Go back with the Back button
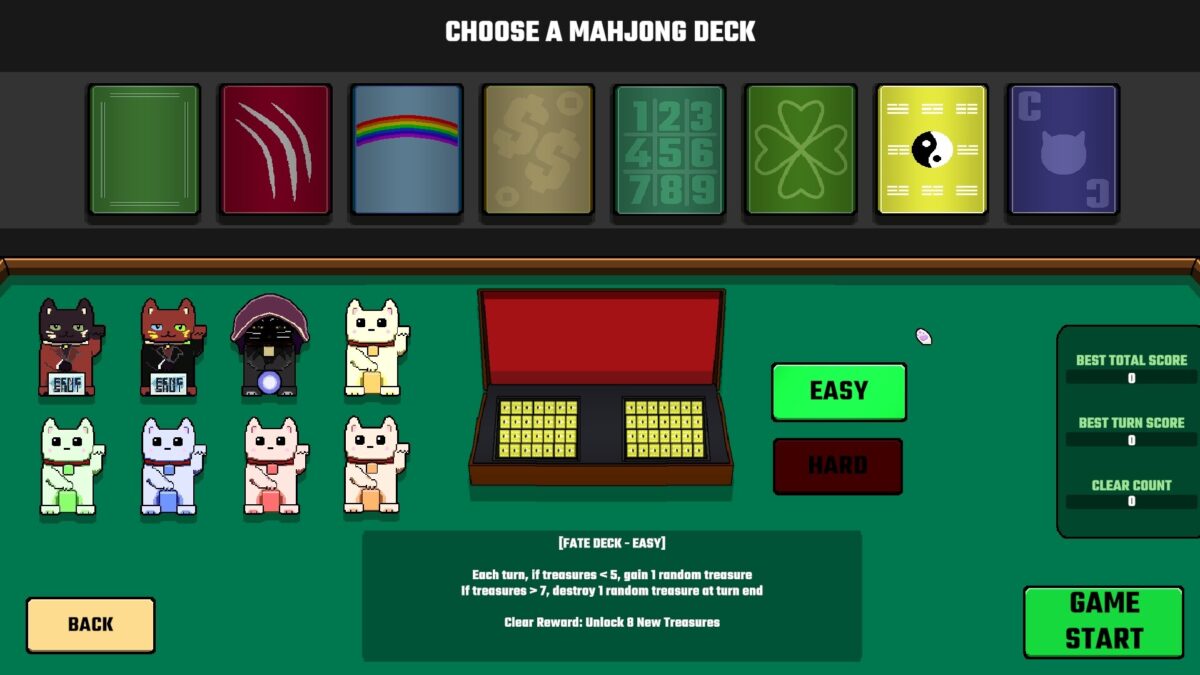1200x675 pixels. point(90,625)
